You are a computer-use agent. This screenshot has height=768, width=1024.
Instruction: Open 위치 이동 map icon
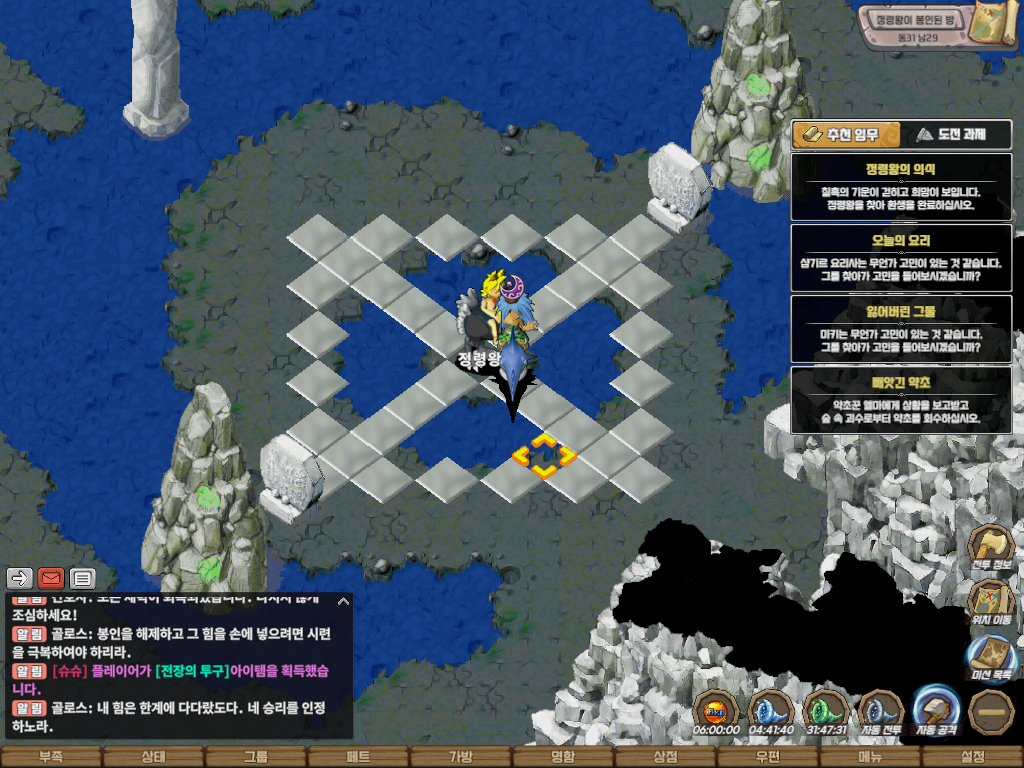pos(991,603)
